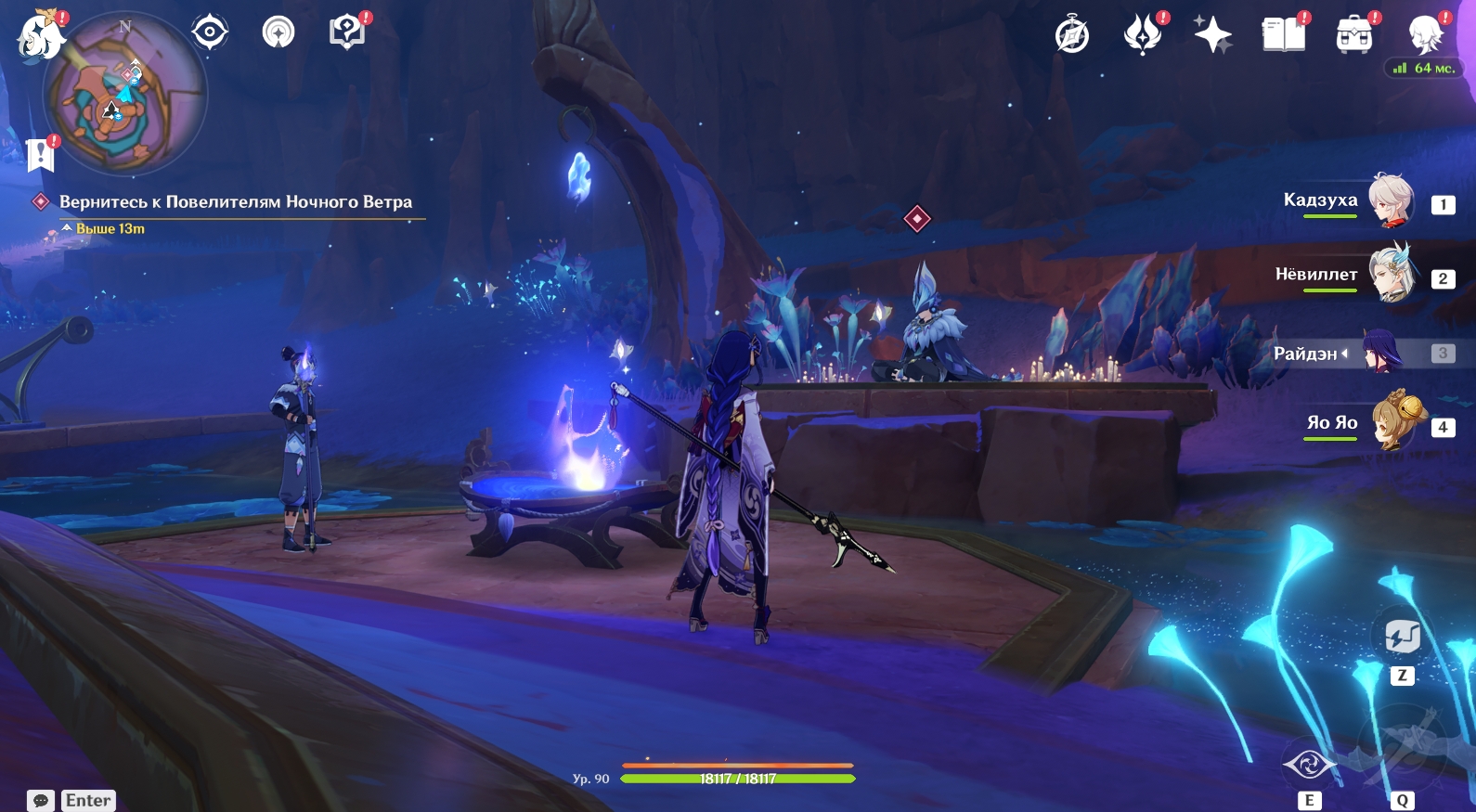Open the tutorial question-mark icon
The height and width of the screenshot is (812, 1476).
[x=347, y=32]
